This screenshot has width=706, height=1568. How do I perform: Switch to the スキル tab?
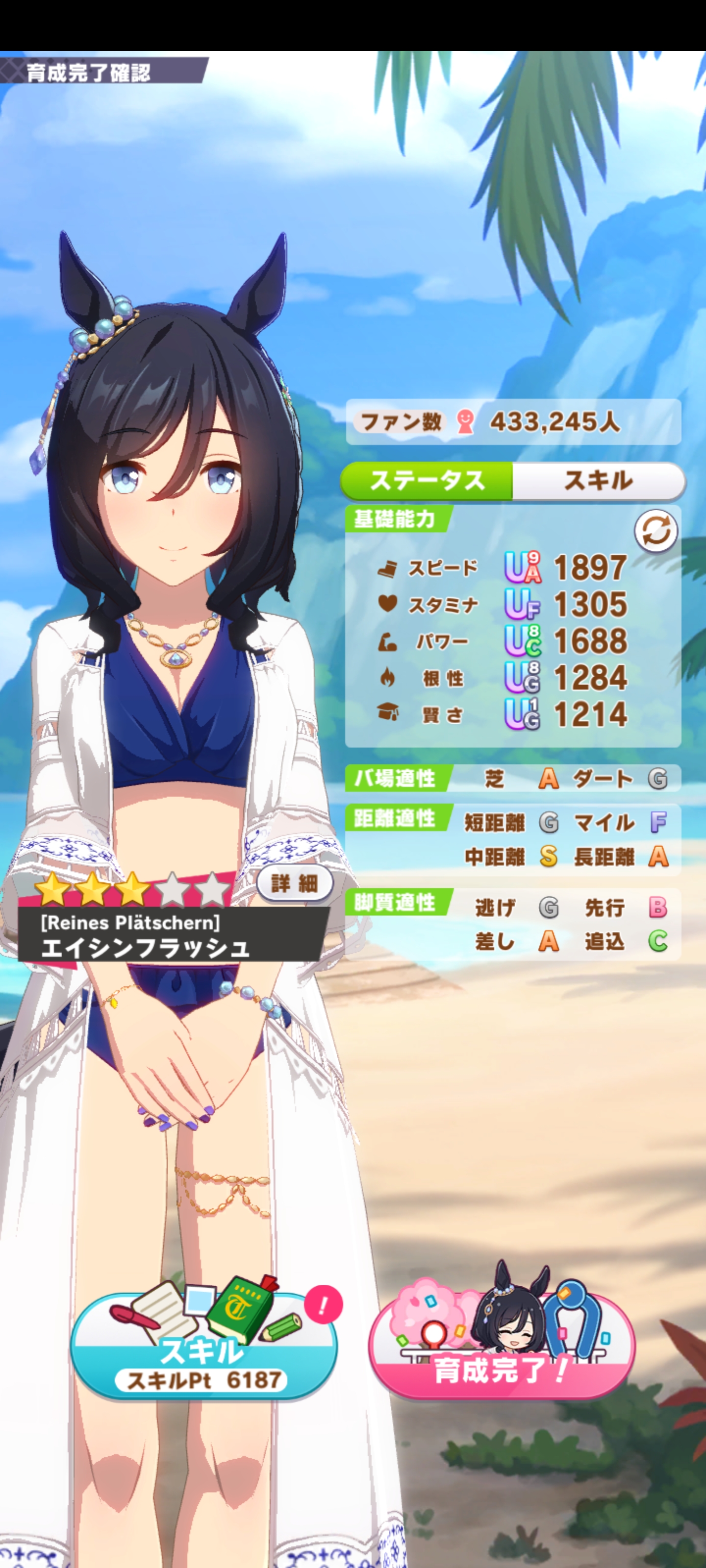pos(598,481)
